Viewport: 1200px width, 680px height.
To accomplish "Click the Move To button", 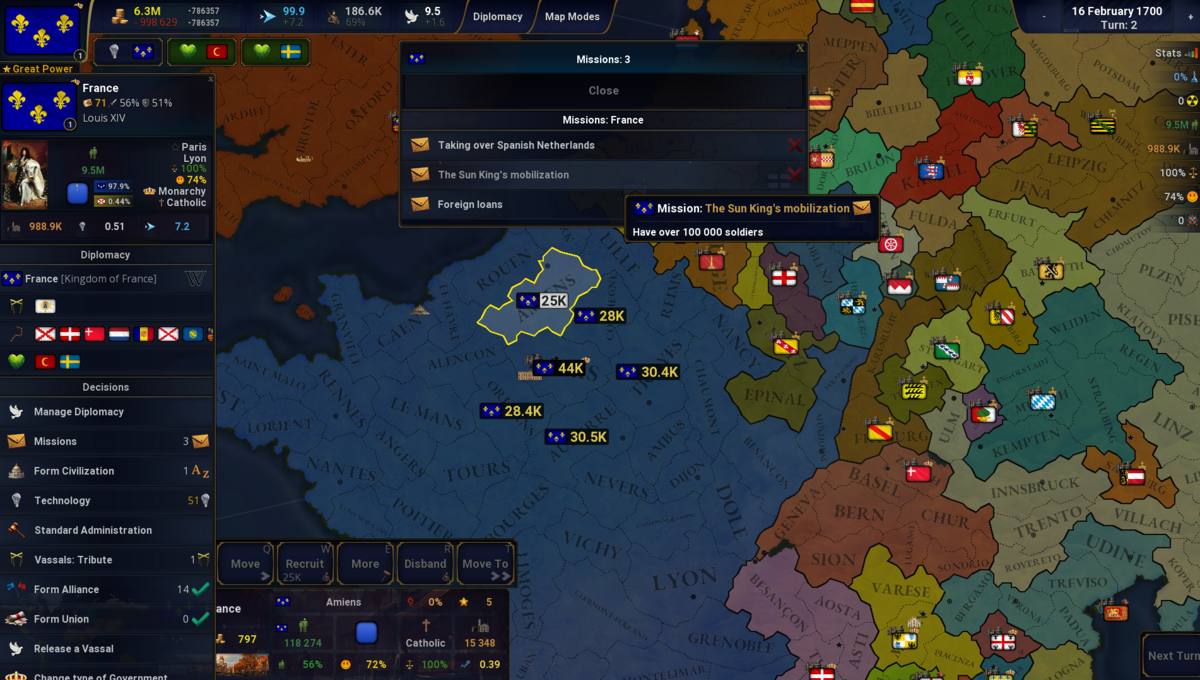I will pos(484,564).
